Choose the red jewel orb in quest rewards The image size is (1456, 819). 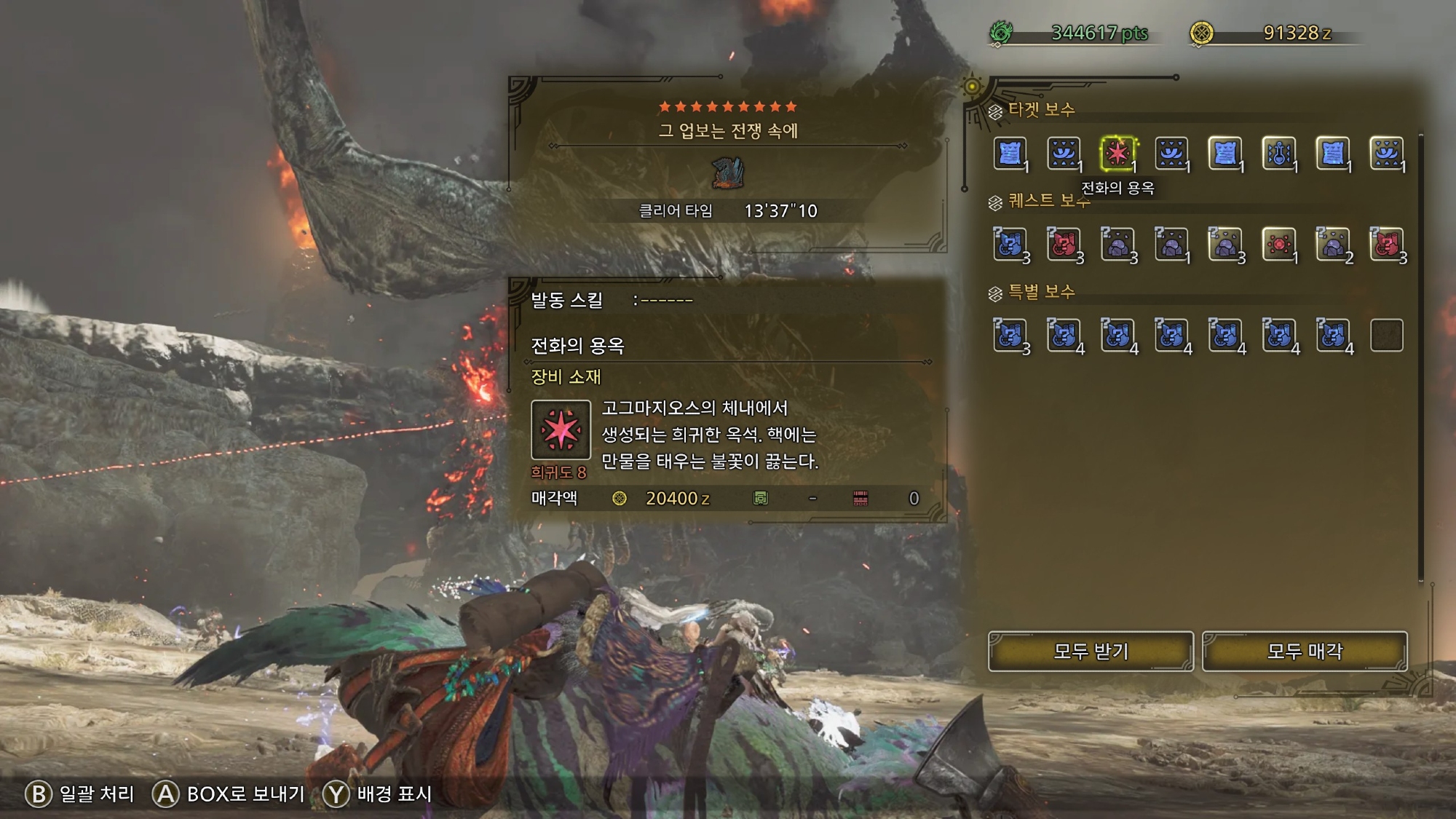pos(1279,245)
